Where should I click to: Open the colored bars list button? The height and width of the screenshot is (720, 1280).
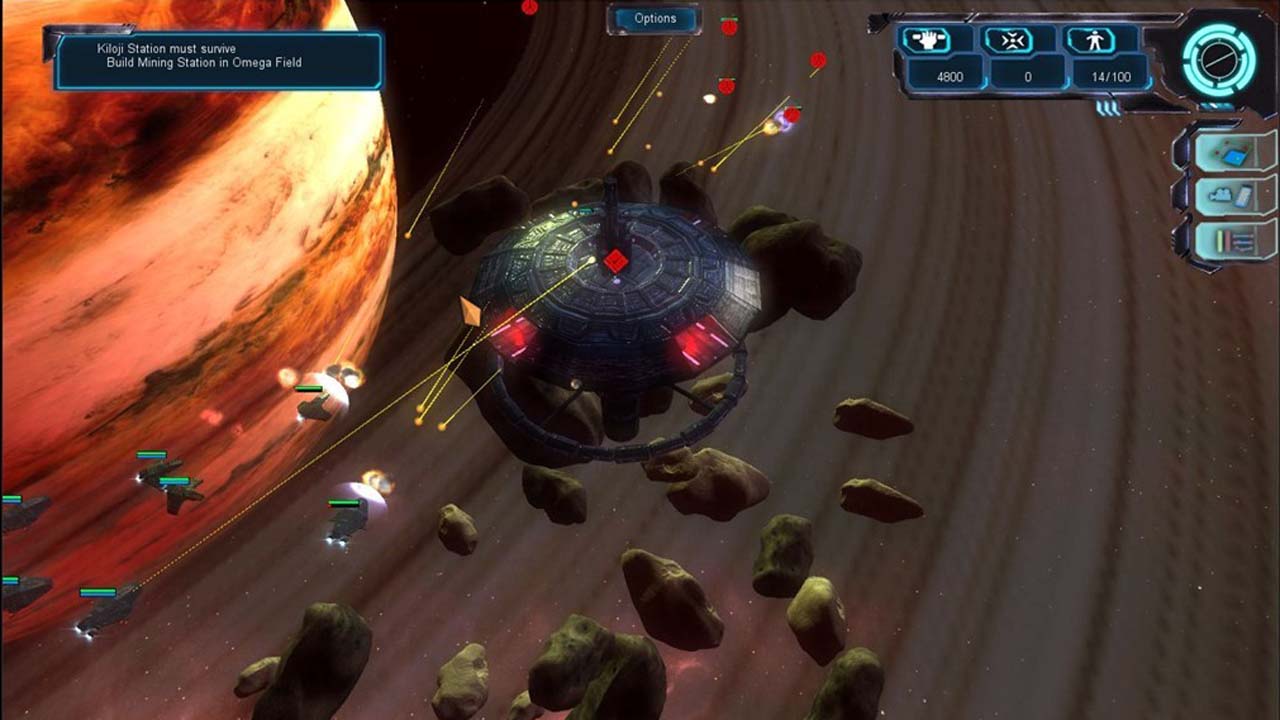(x=1234, y=241)
